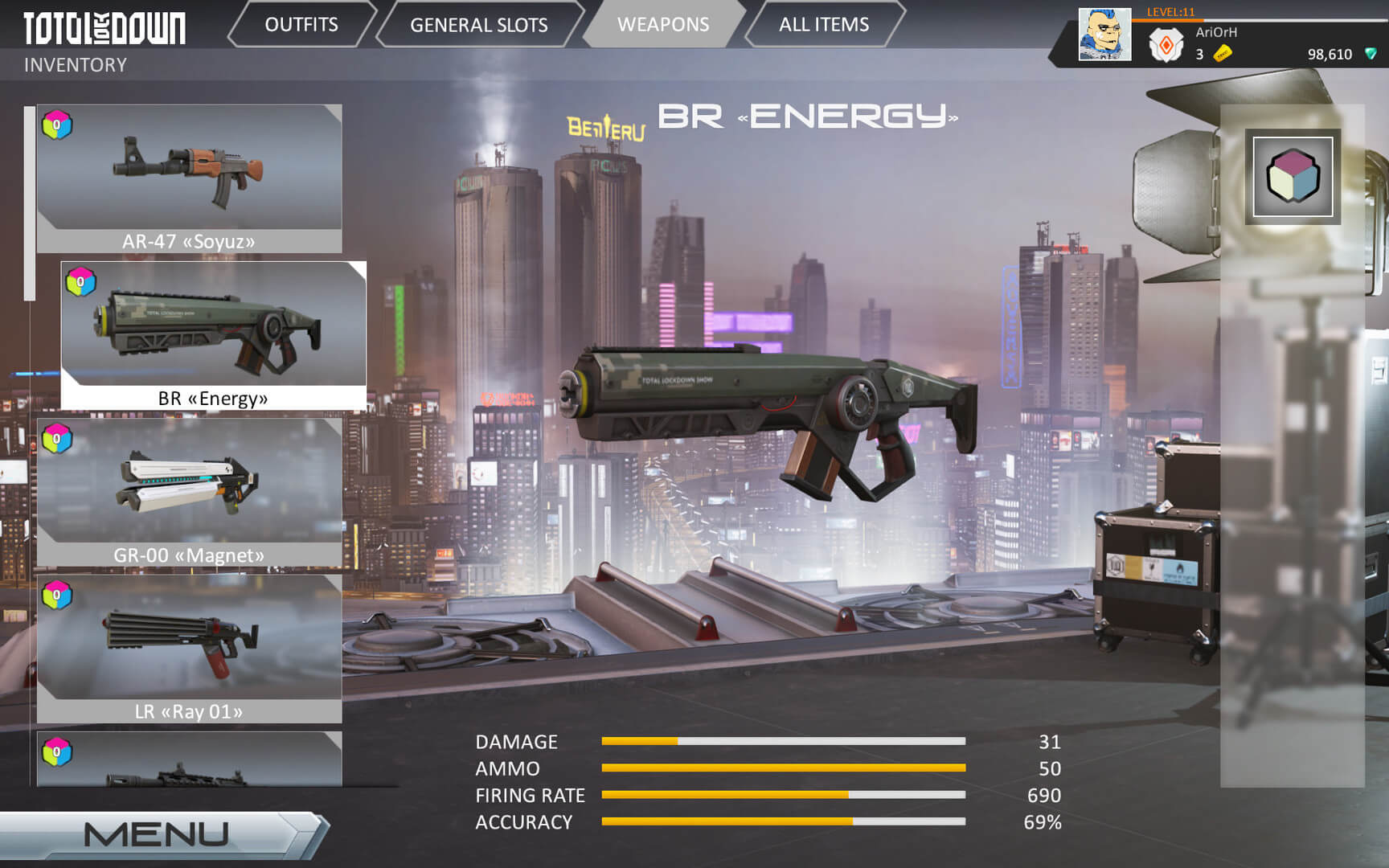Screen dimensions: 1389x868
Task: Click the camo cube badge on BR «Energy»
Action: pyautogui.click(x=79, y=281)
